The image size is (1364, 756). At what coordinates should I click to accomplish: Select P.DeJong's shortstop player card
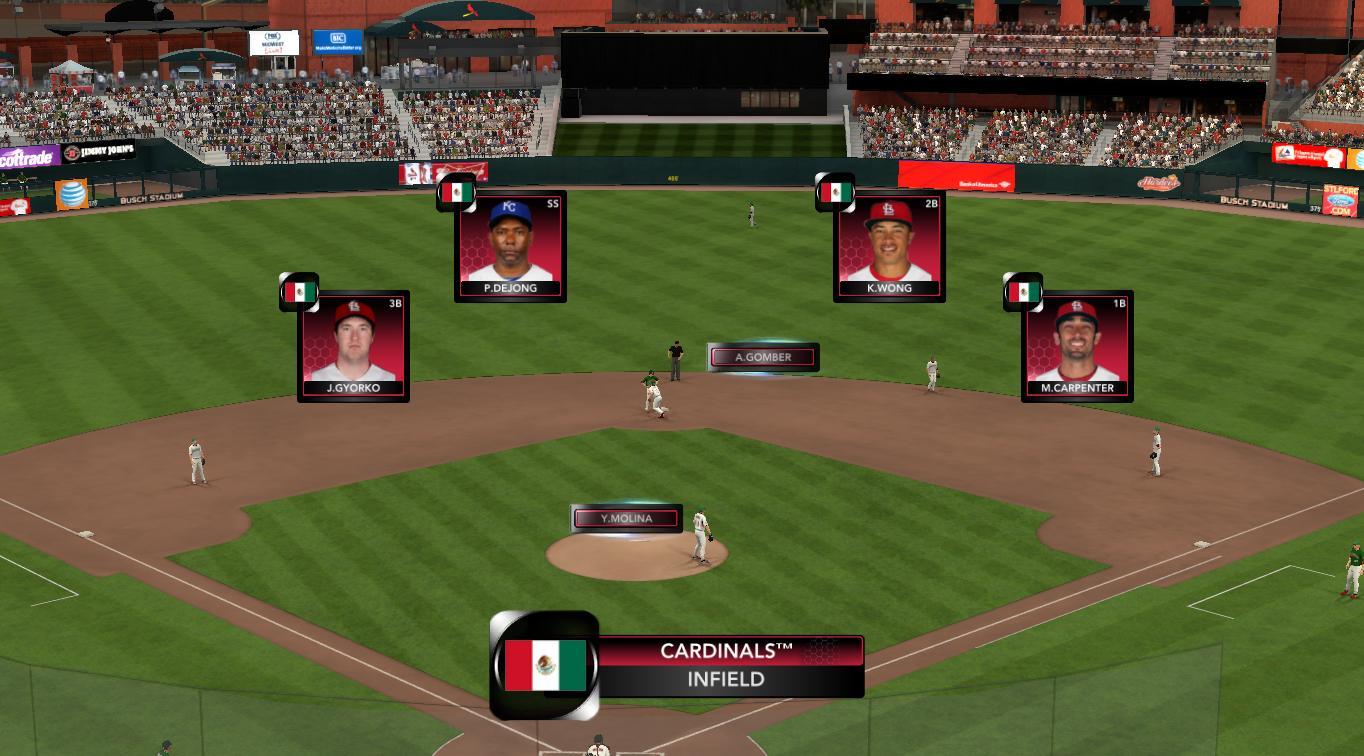(510, 246)
